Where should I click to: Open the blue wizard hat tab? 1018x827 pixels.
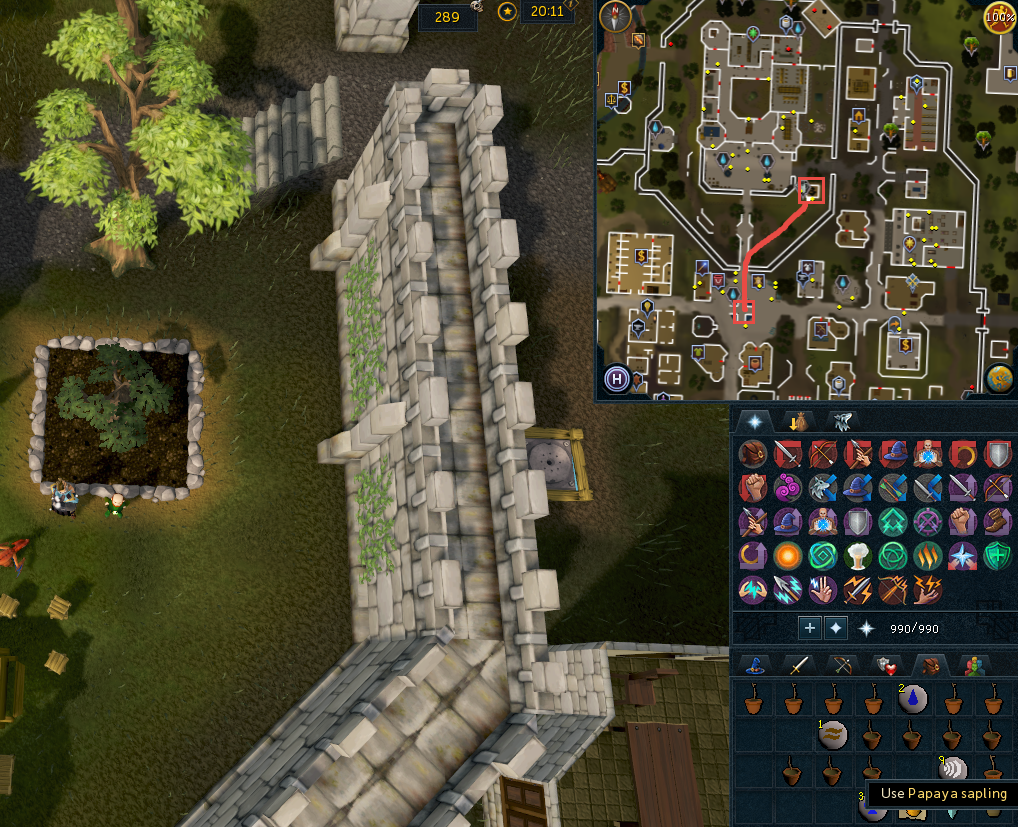click(754, 665)
